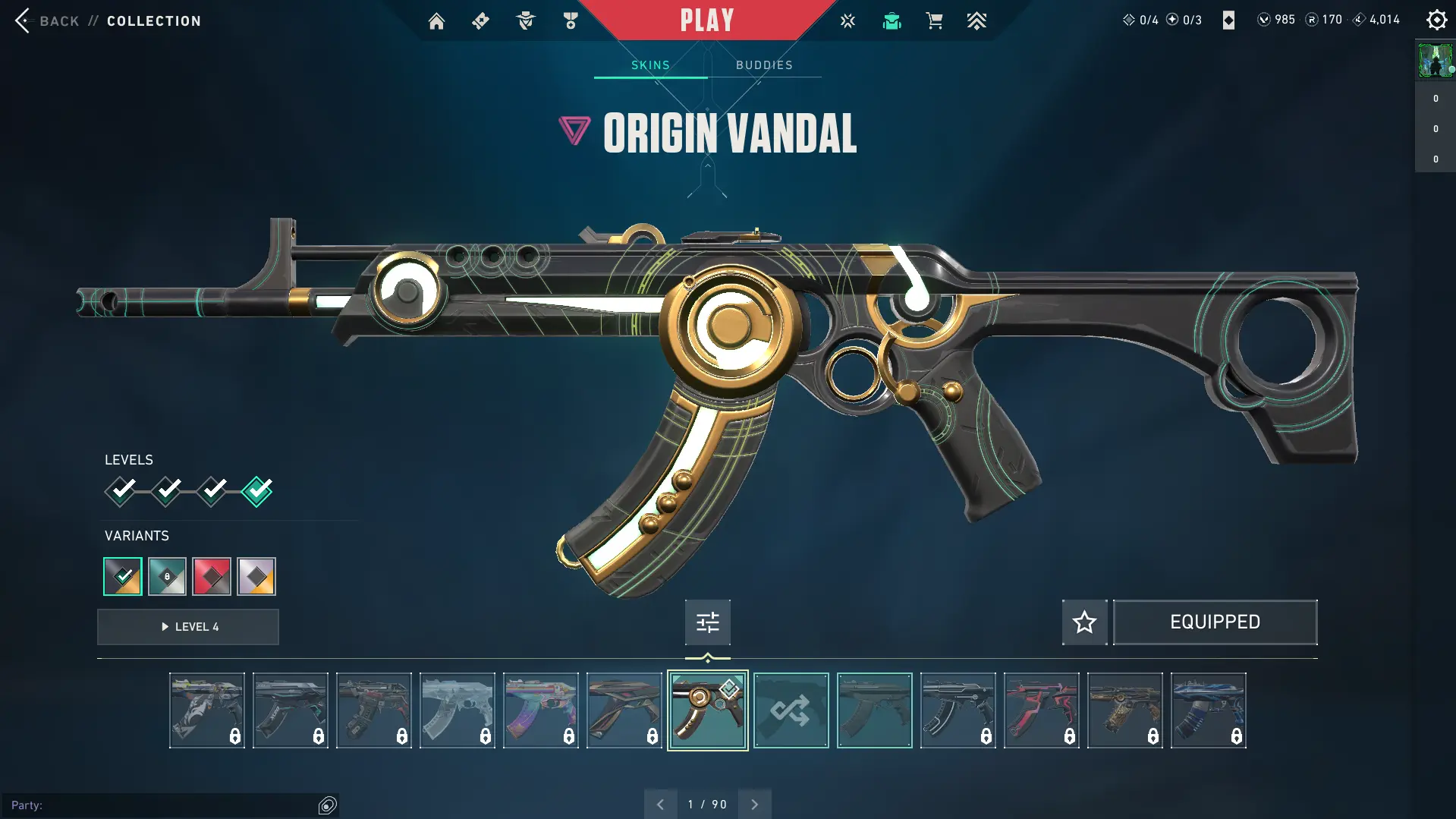
Task: Open the player card avatar
Action: (1435, 61)
